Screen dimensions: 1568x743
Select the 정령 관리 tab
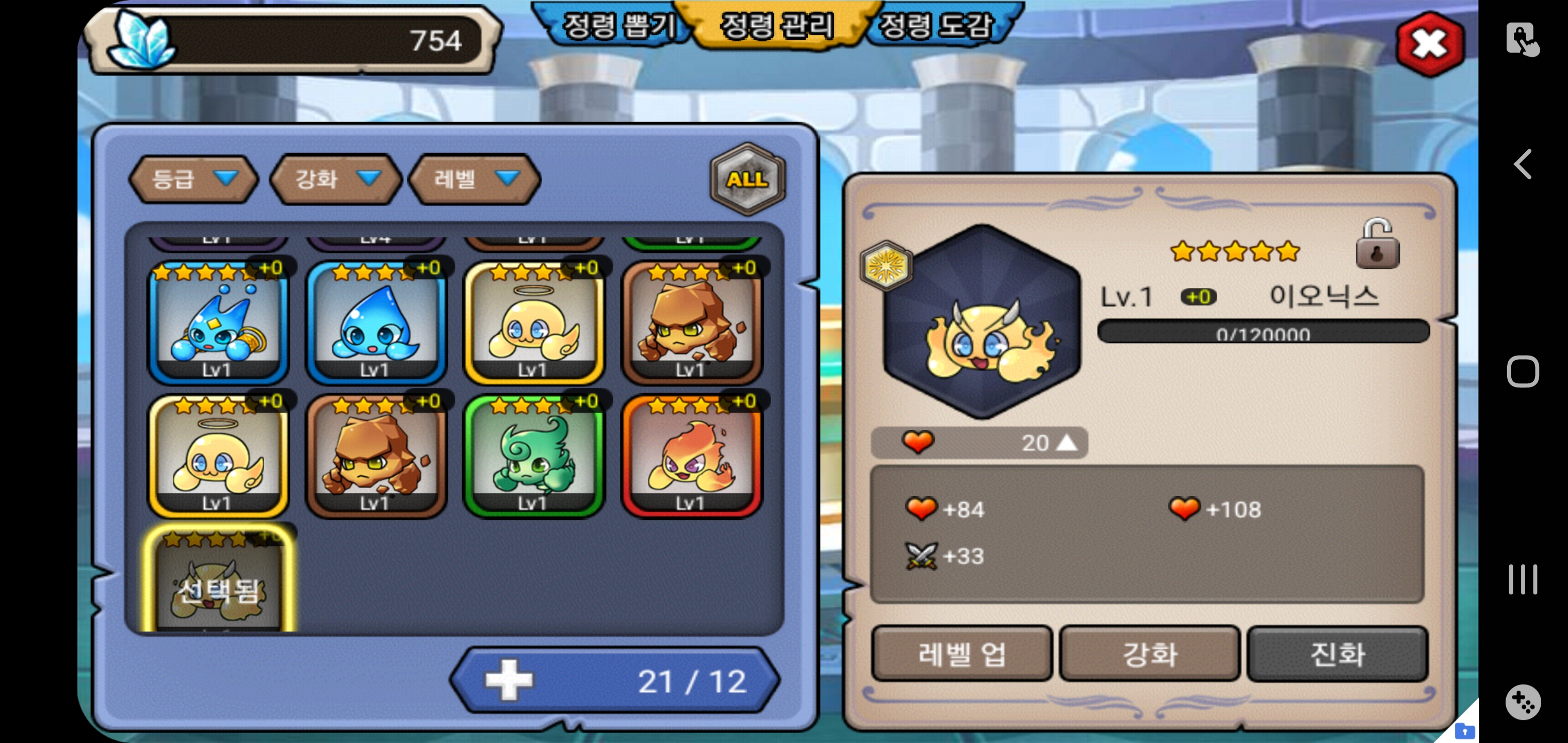coord(776,26)
